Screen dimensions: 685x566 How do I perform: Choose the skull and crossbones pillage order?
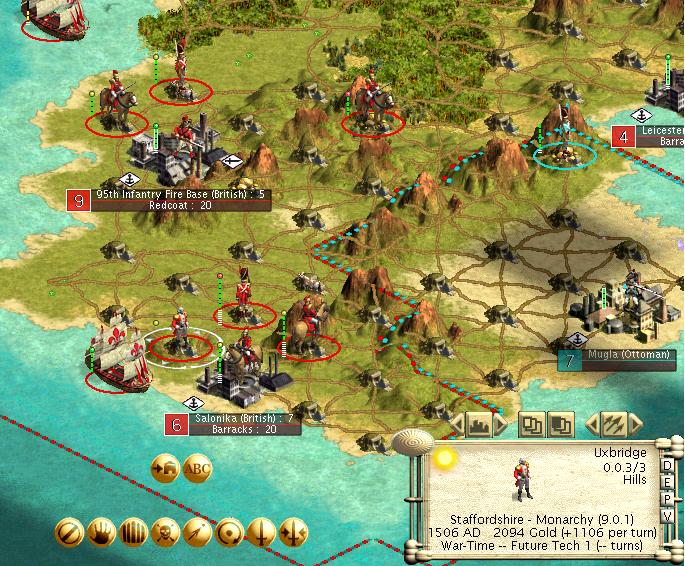[163, 531]
